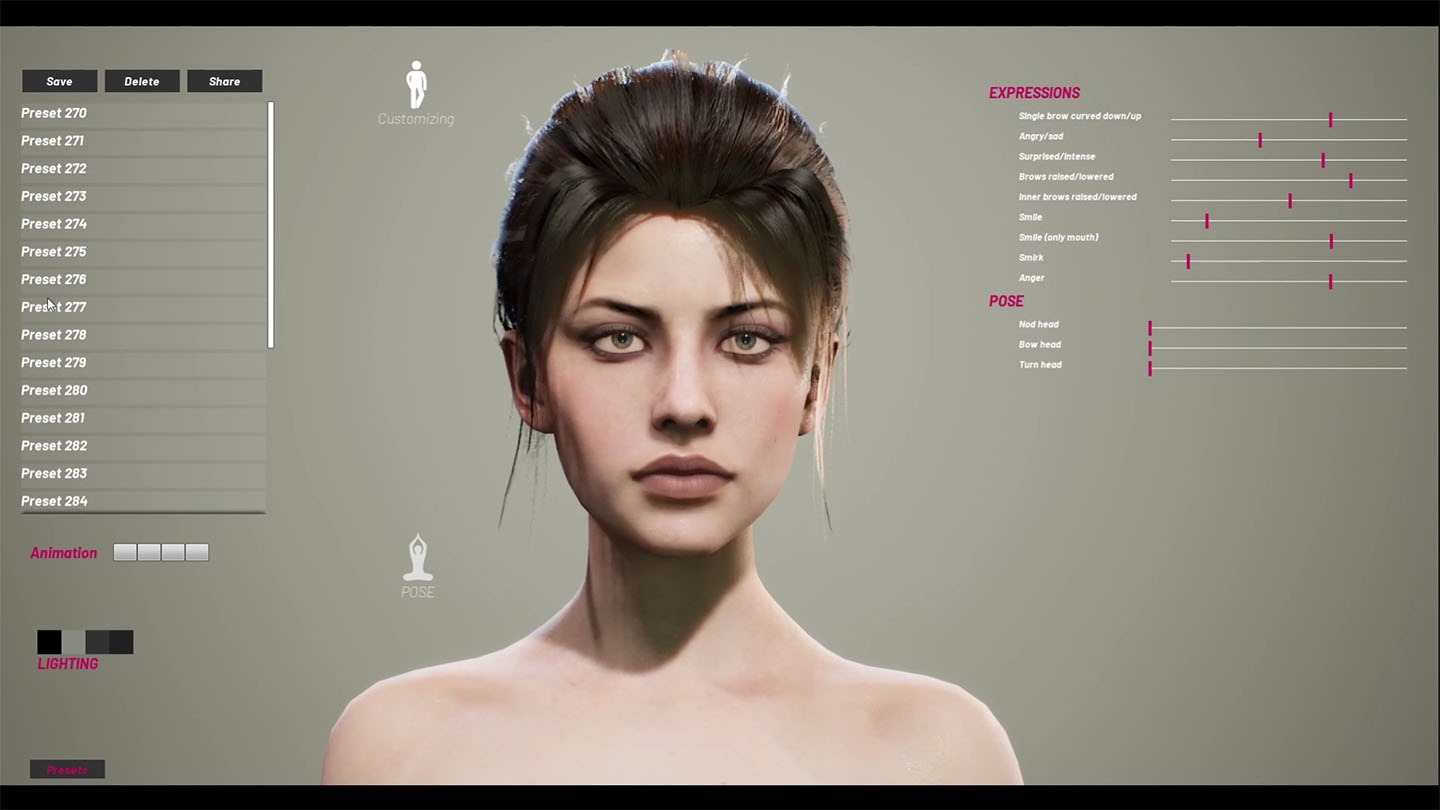Image resolution: width=1440 pixels, height=810 pixels.
Task: Open the Customizing mode icon
Action: [416, 90]
